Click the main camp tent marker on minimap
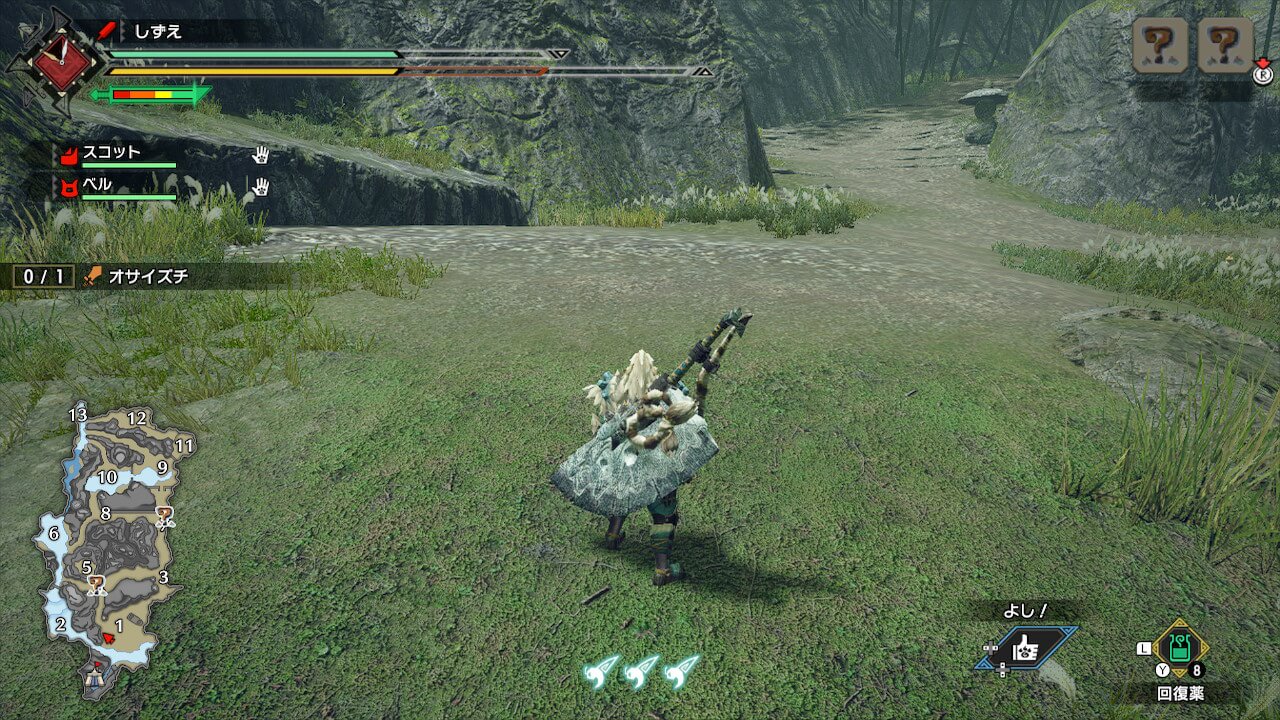Viewport: 1280px width, 720px height. point(97,676)
